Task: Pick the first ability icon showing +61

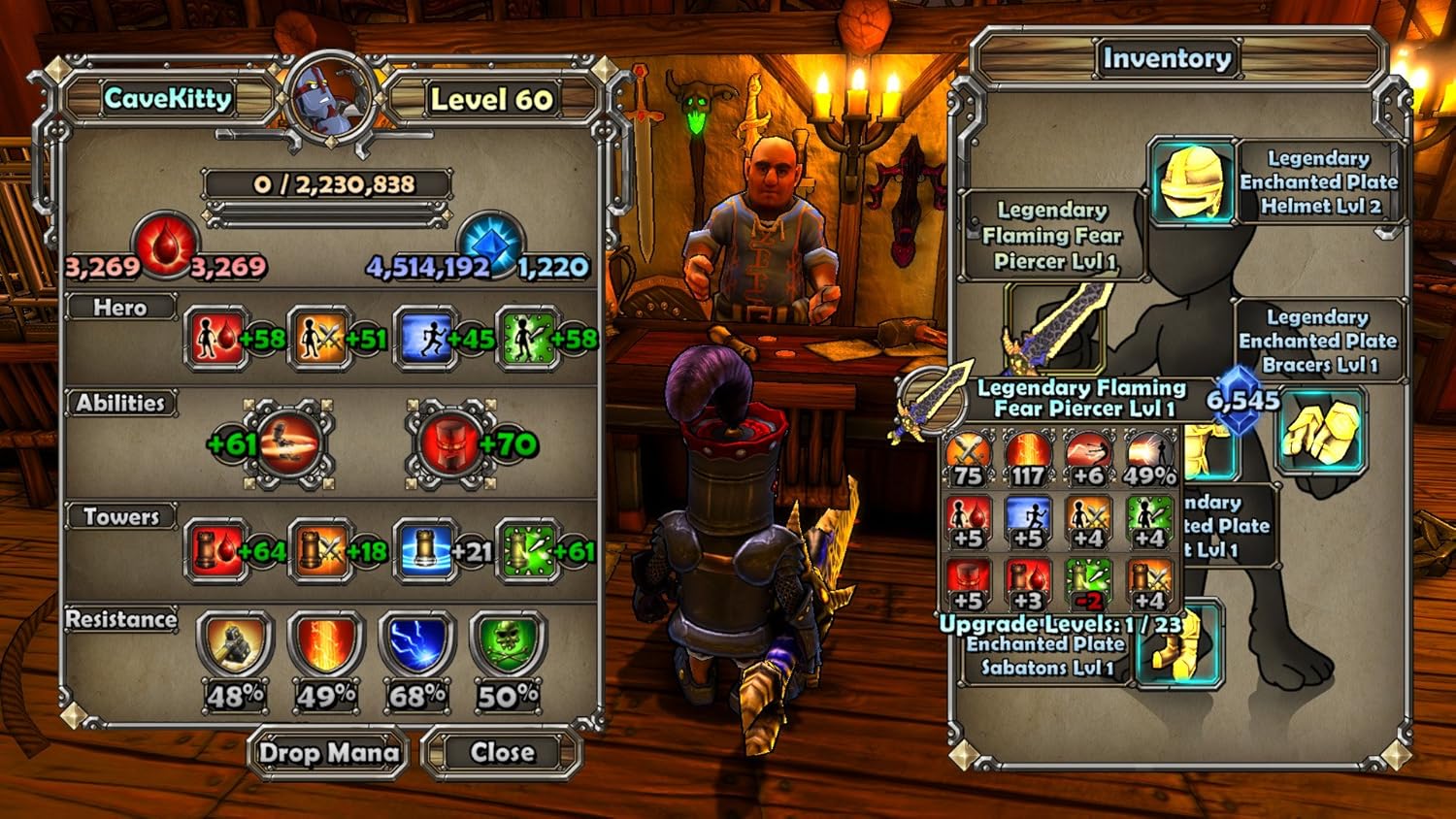Action: click(289, 444)
